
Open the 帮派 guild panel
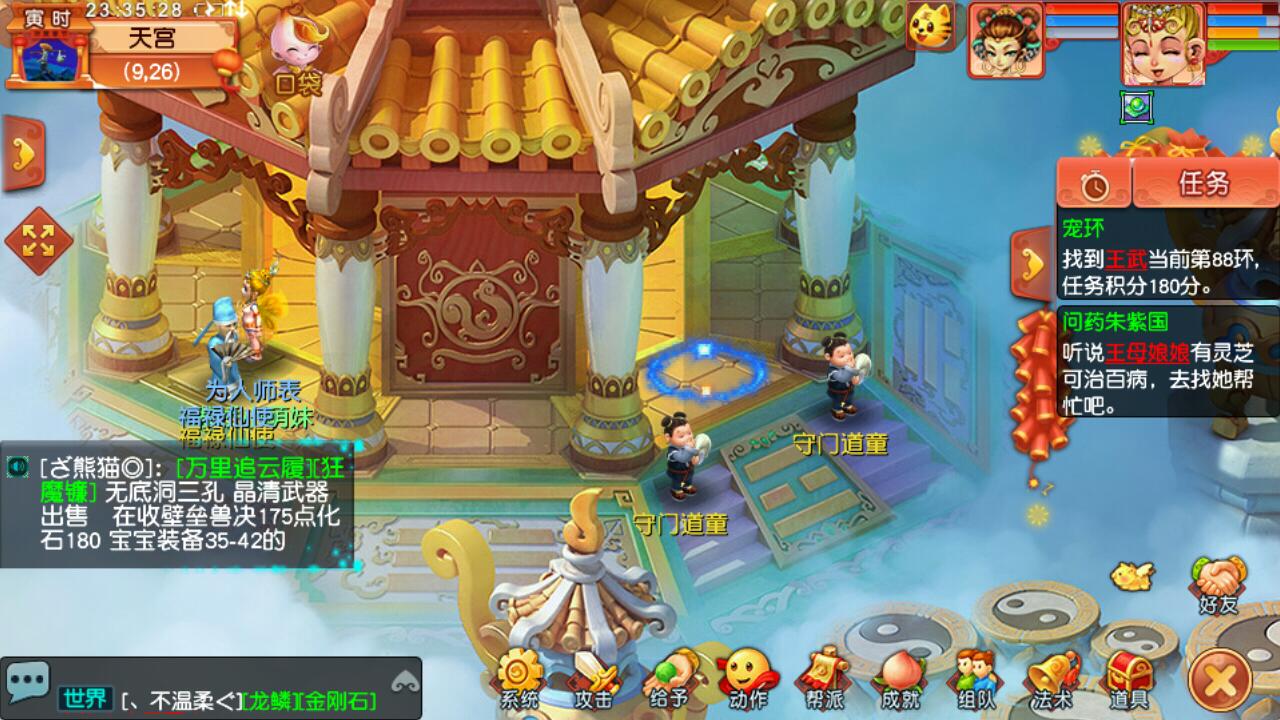(821, 677)
